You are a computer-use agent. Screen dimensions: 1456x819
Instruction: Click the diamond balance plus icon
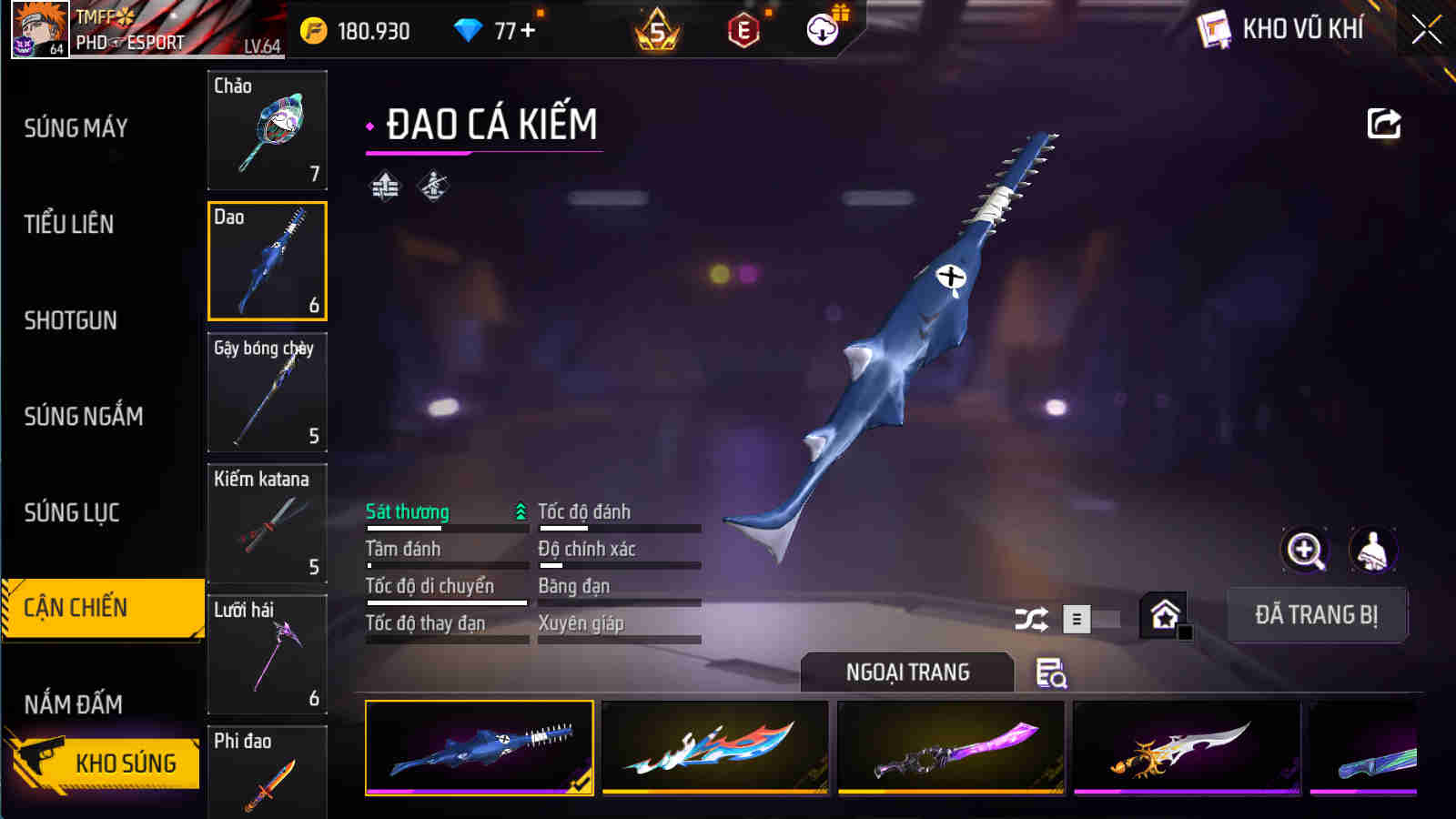(x=528, y=28)
